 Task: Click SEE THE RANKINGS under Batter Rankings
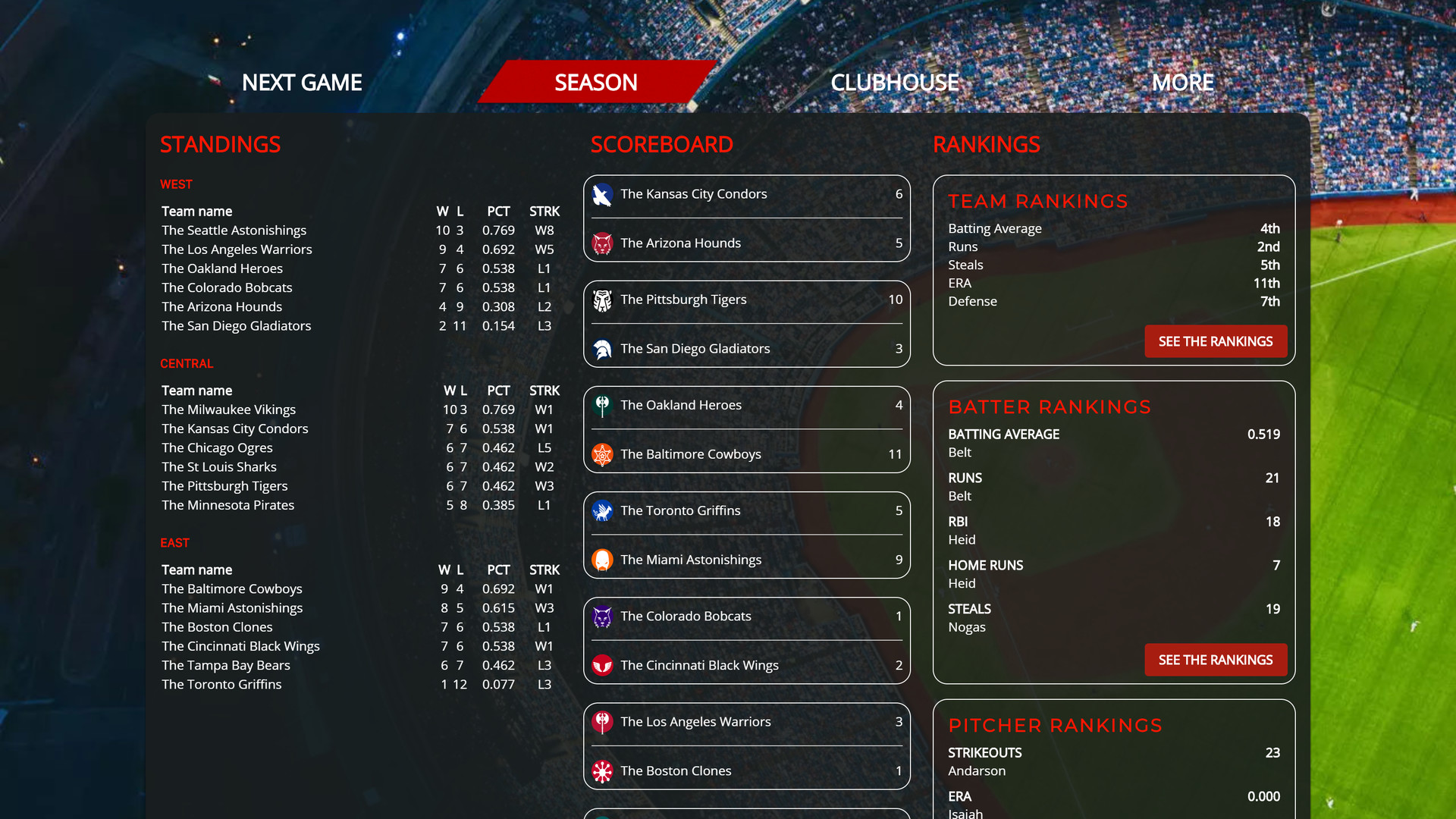(1215, 660)
